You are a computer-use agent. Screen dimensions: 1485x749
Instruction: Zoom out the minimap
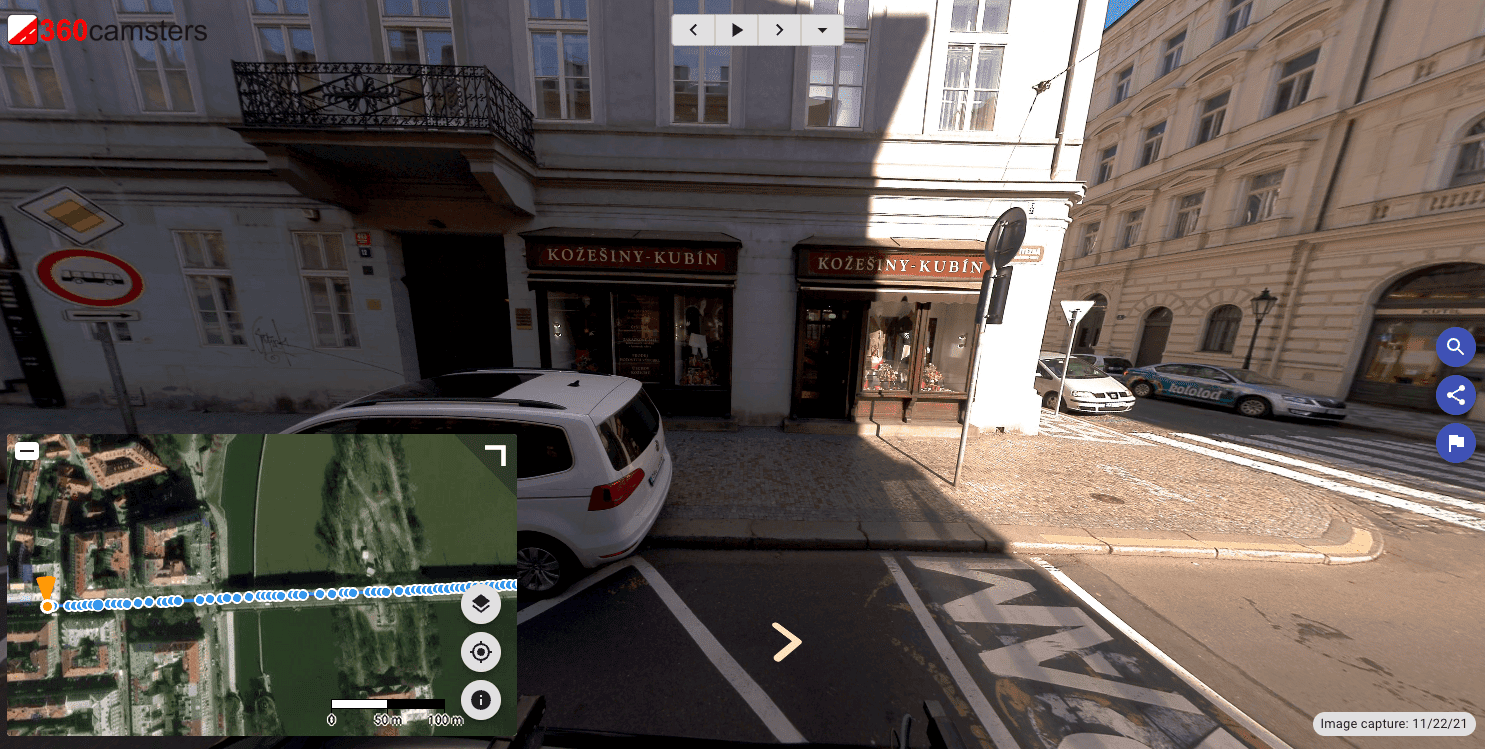tap(26, 451)
